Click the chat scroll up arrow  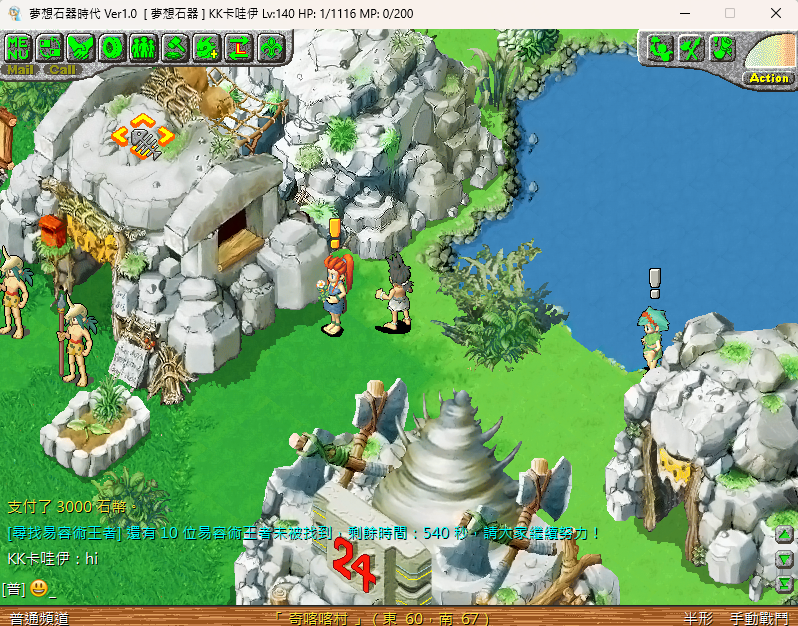tap(785, 535)
